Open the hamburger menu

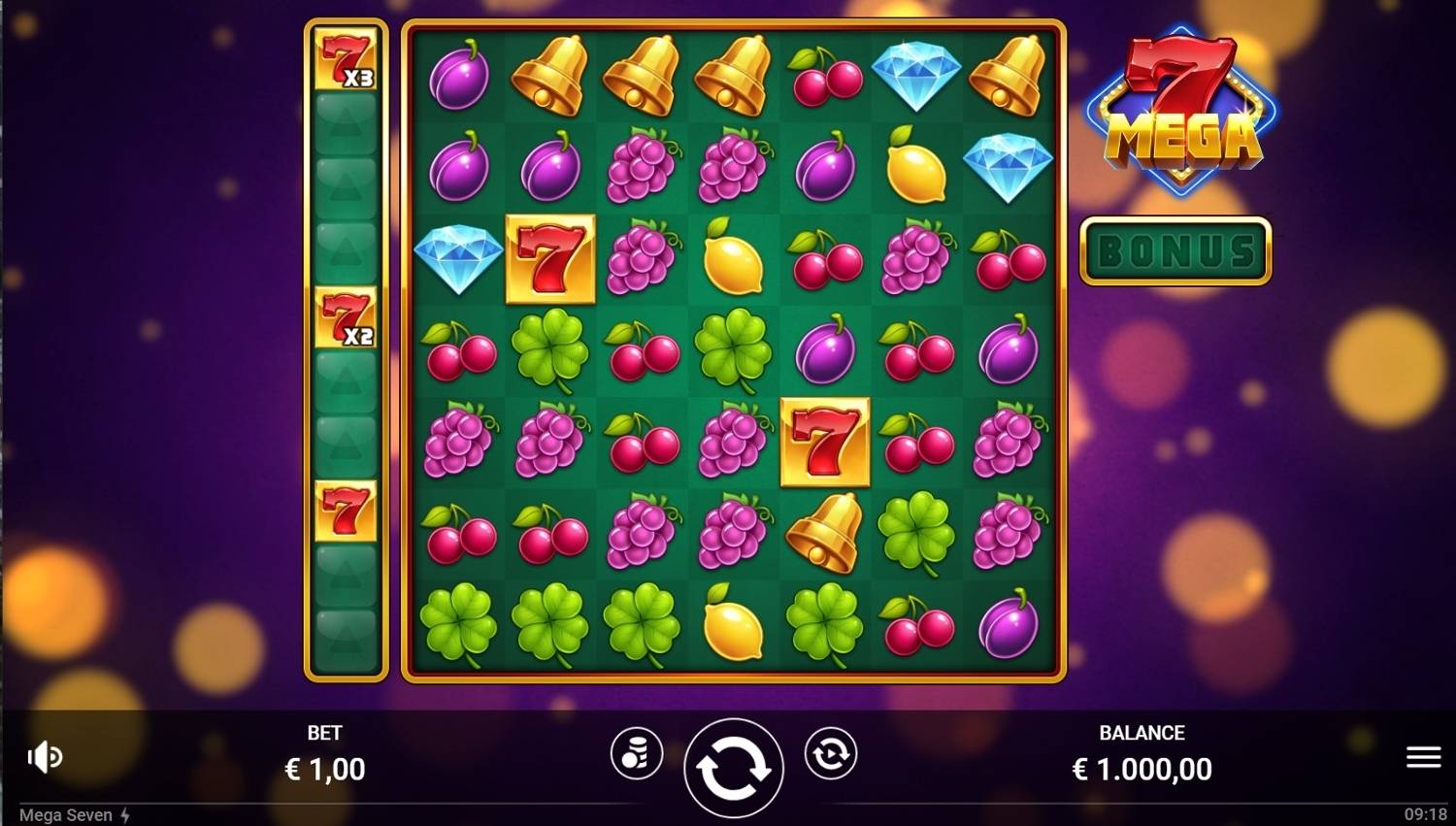[x=1423, y=757]
